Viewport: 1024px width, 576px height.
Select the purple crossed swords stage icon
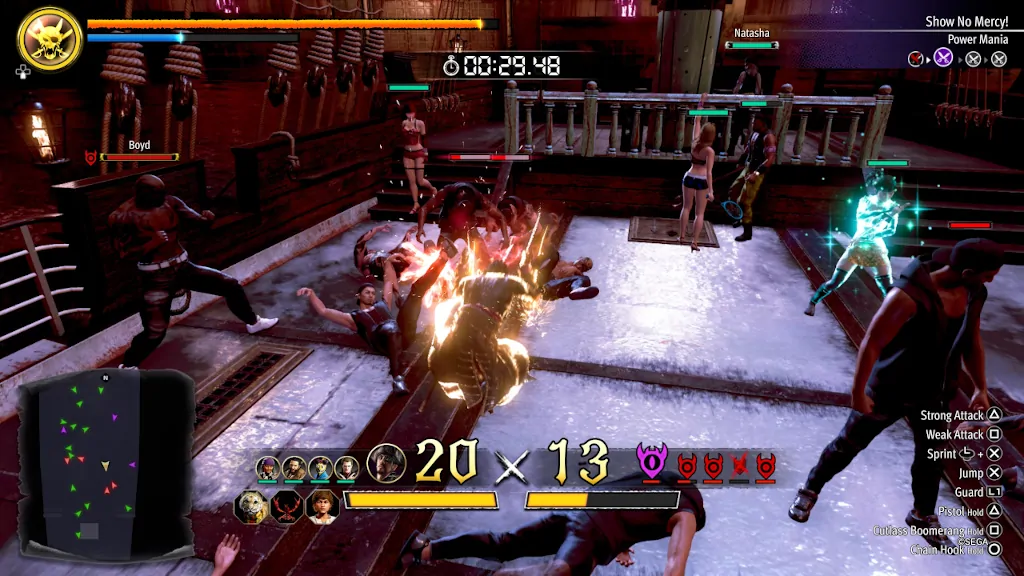tap(943, 58)
